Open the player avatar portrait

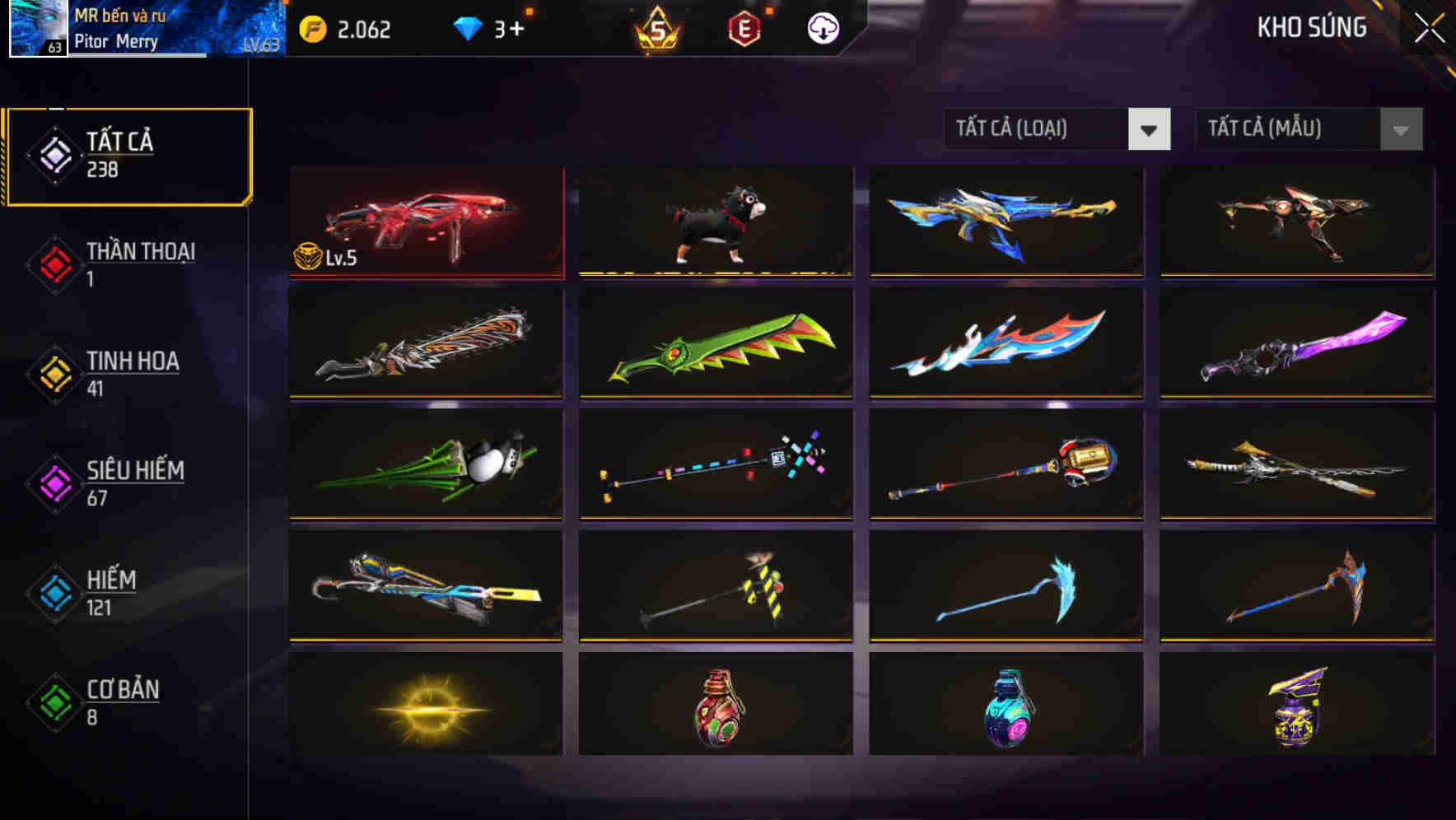click(x=36, y=29)
